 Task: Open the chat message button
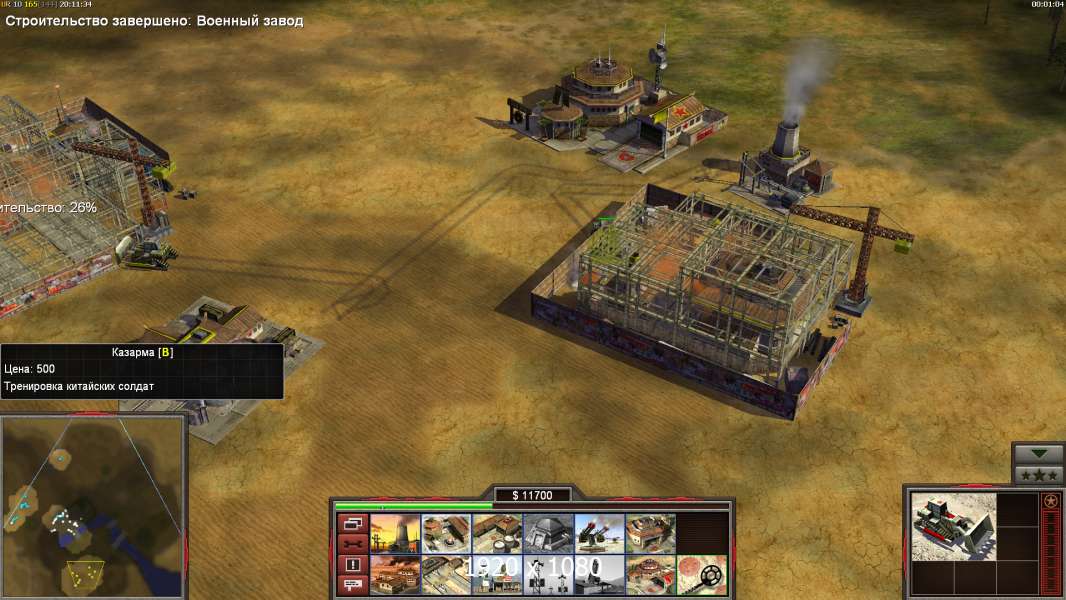(x=353, y=585)
